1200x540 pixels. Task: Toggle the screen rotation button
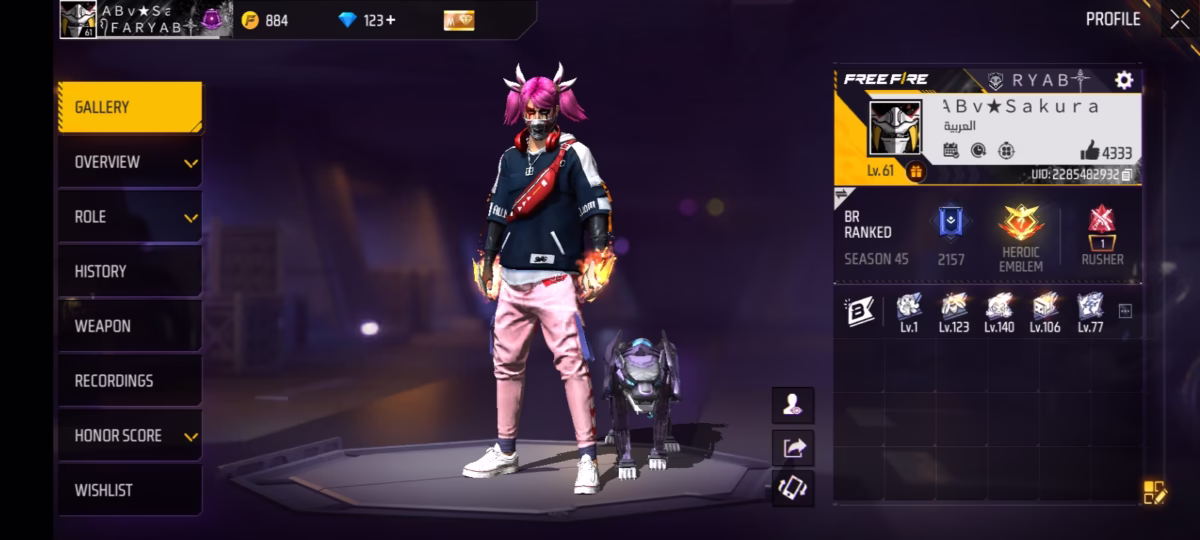(793, 488)
